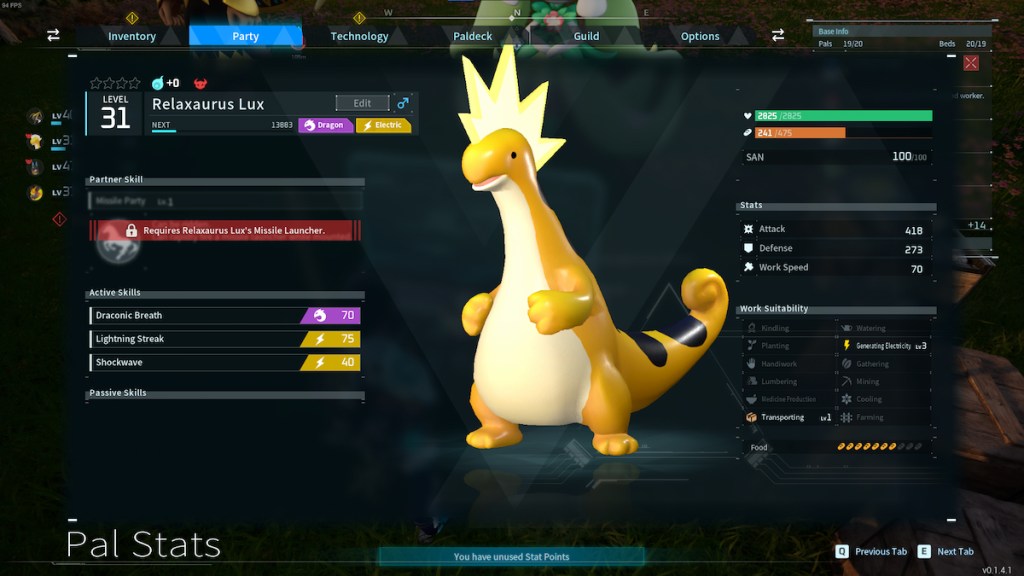This screenshot has height=576, width=1024.
Task: Go to the Guild tab
Action: point(586,36)
